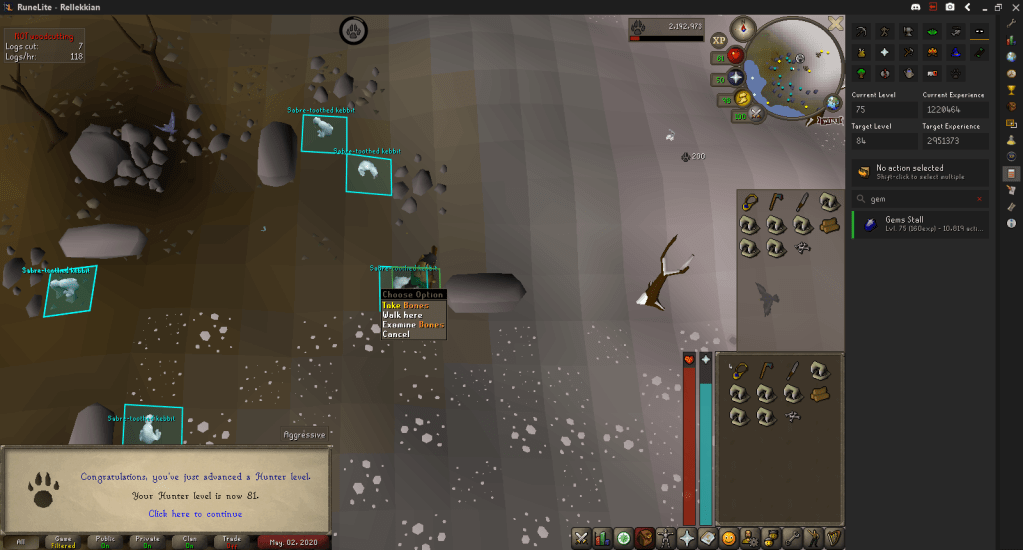Open the Quest List tab
The image size is (1023, 550).
pyautogui.click(x=624, y=538)
